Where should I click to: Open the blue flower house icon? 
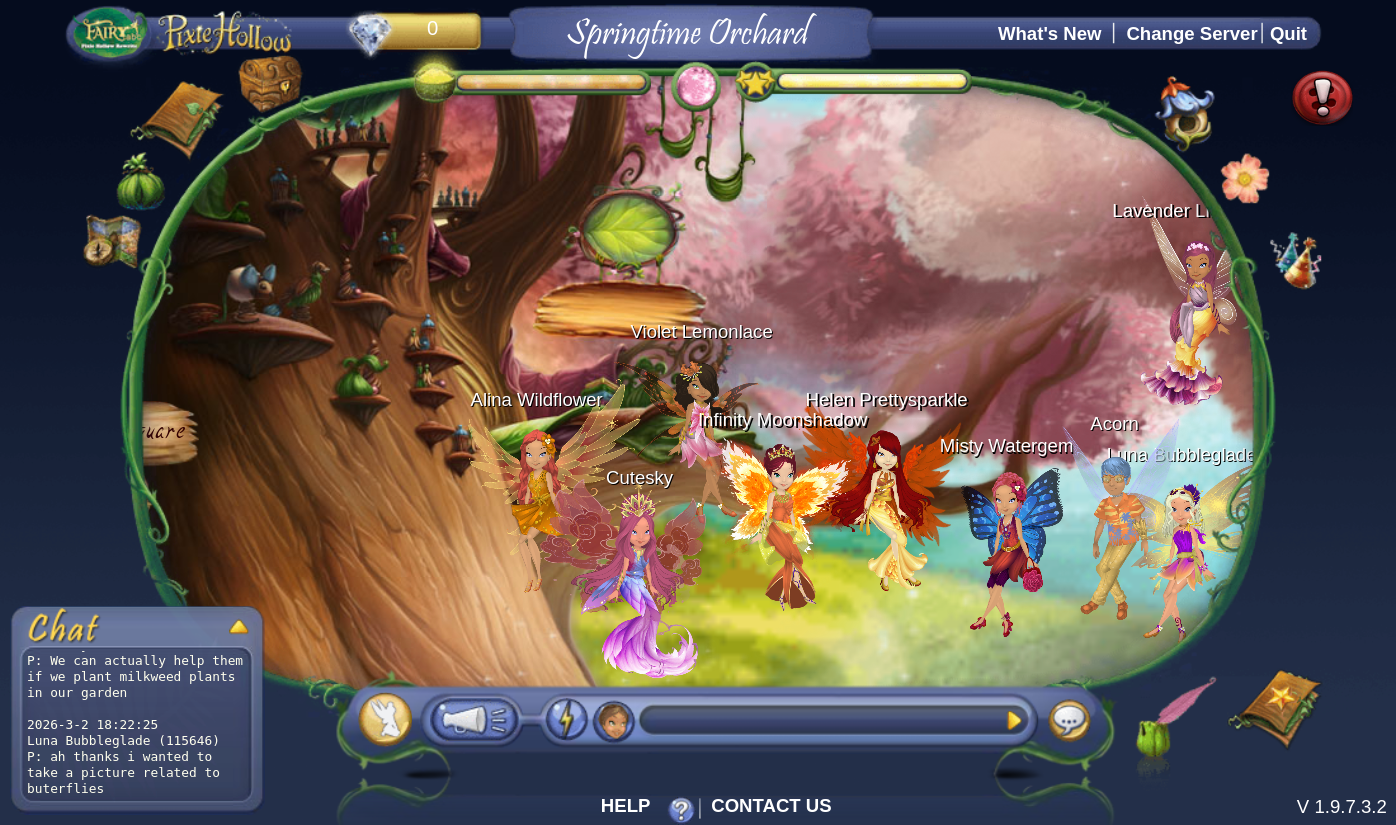pyautogui.click(x=1187, y=113)
